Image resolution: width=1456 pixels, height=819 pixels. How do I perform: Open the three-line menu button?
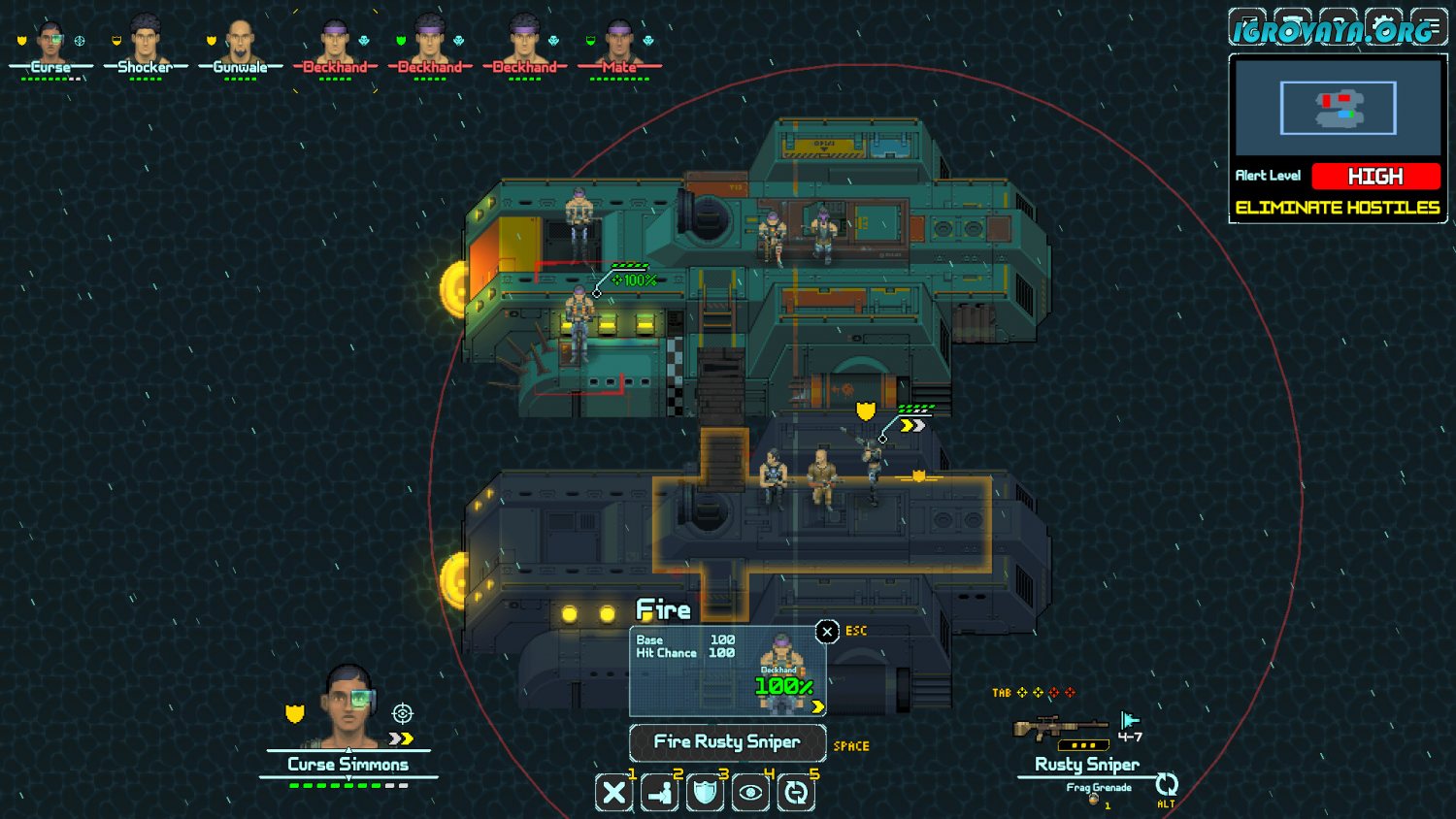point(1429,26)
